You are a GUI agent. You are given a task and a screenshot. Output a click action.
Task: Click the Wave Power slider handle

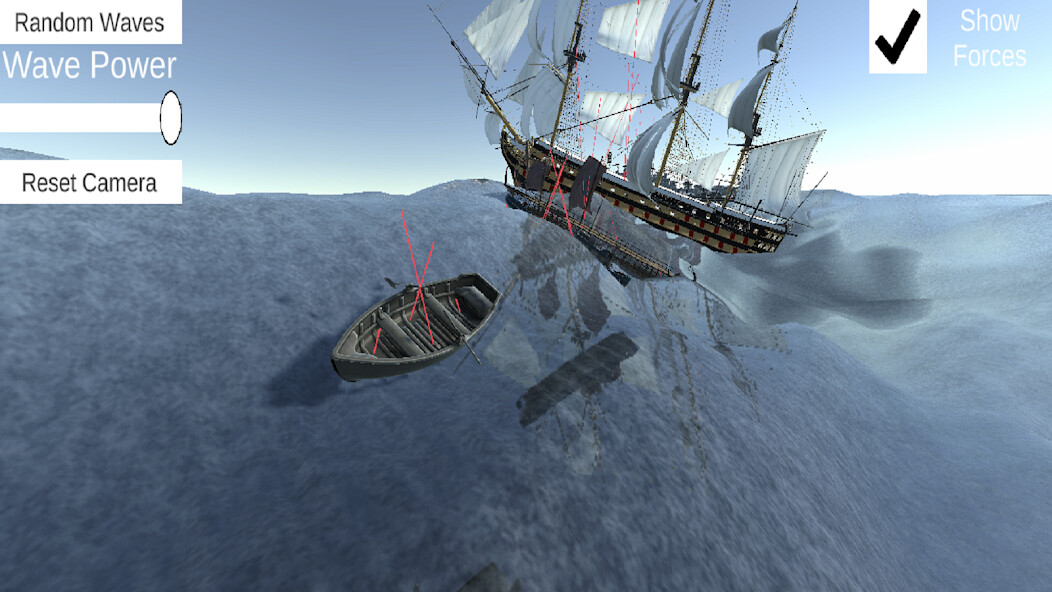171,117
